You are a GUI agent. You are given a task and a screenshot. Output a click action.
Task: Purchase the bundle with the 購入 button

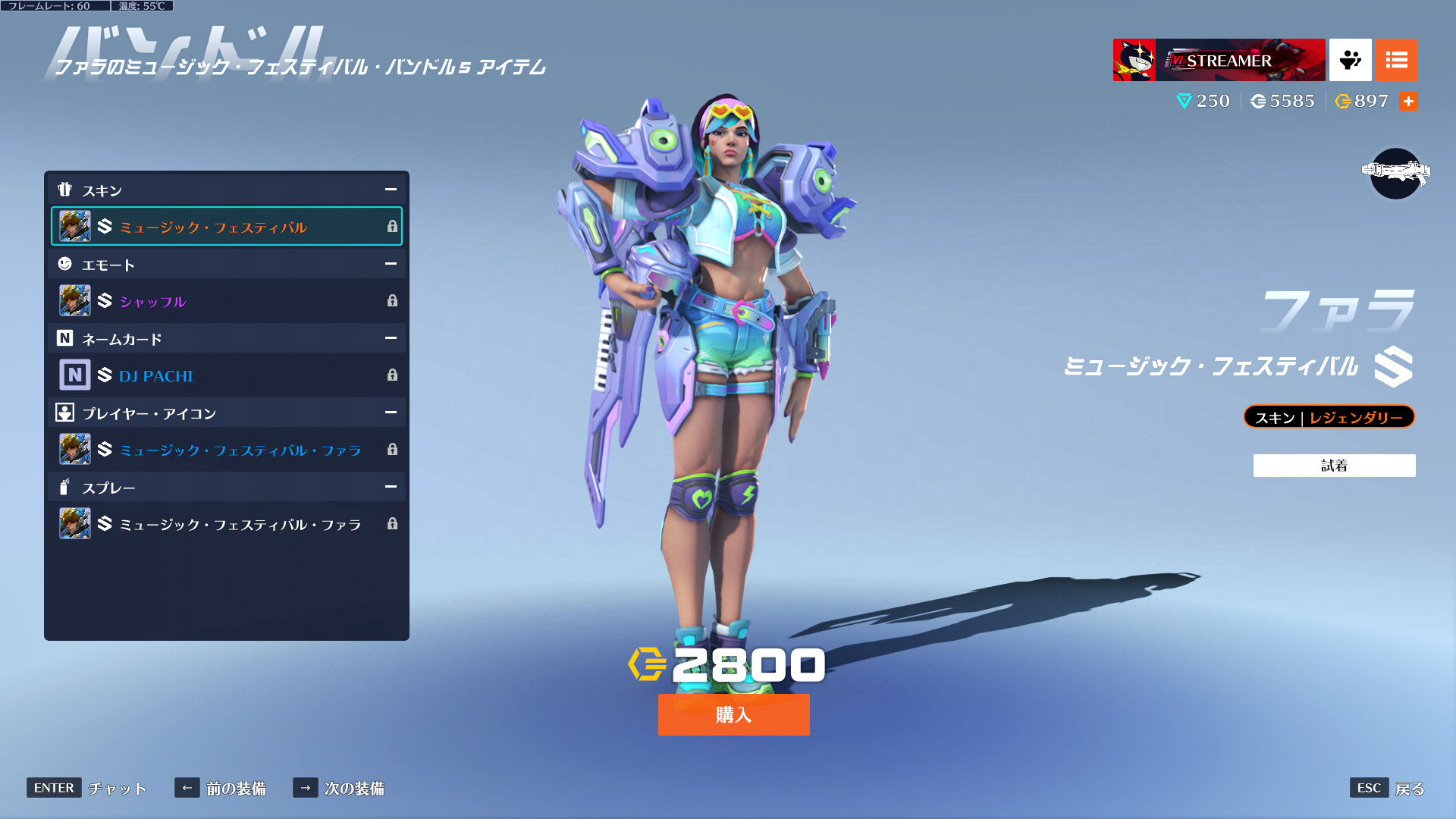[733, 714]
